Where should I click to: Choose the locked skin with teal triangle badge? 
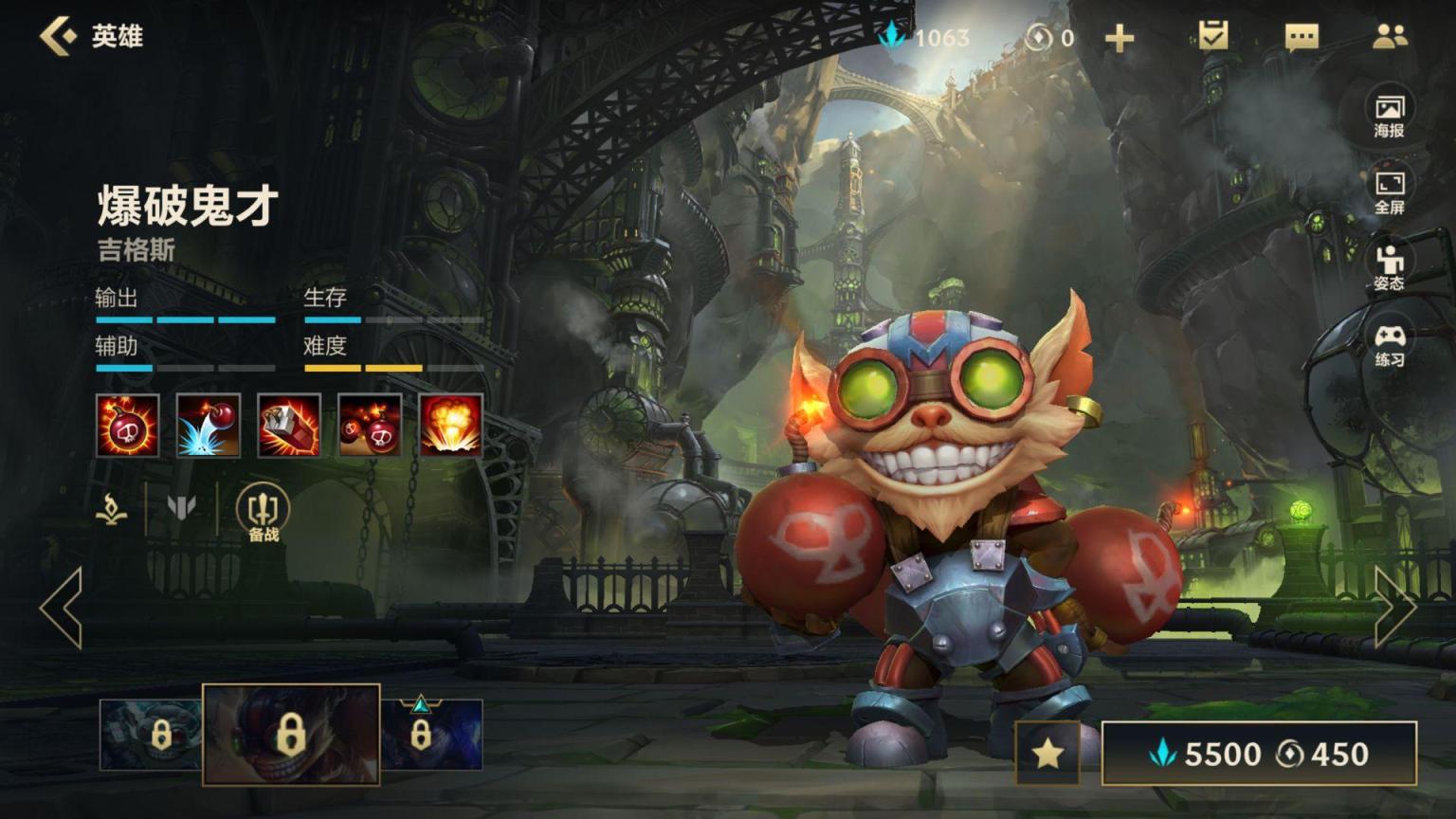(431, 734)
